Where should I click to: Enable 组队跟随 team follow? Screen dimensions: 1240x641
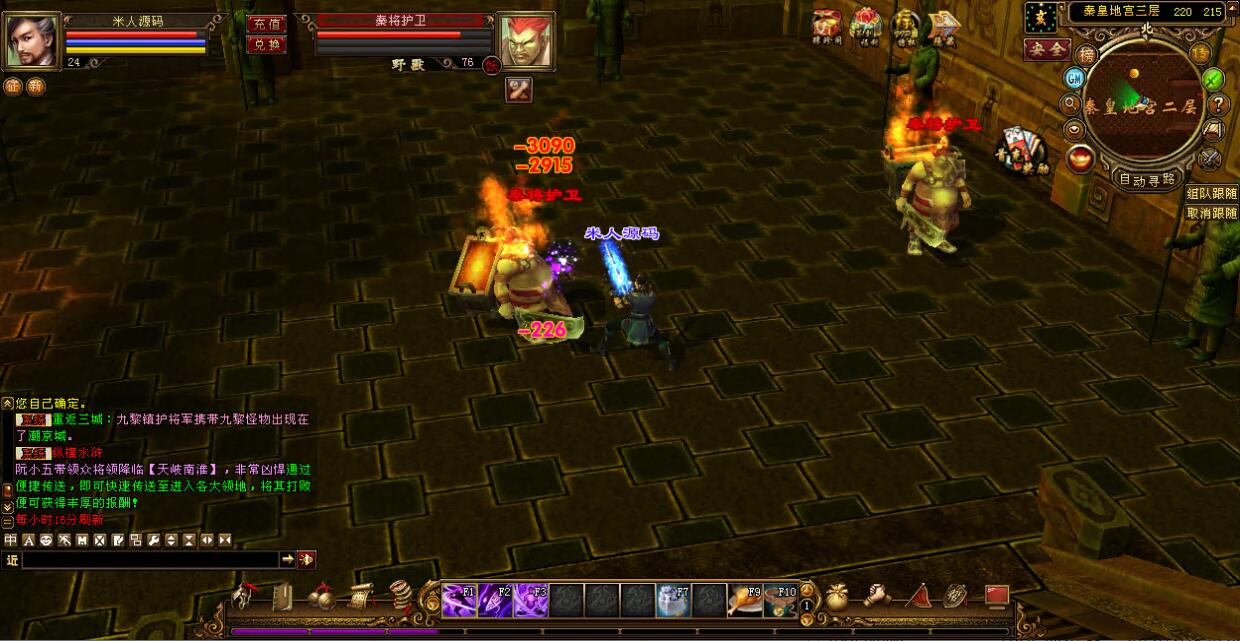click(1212, 193)
